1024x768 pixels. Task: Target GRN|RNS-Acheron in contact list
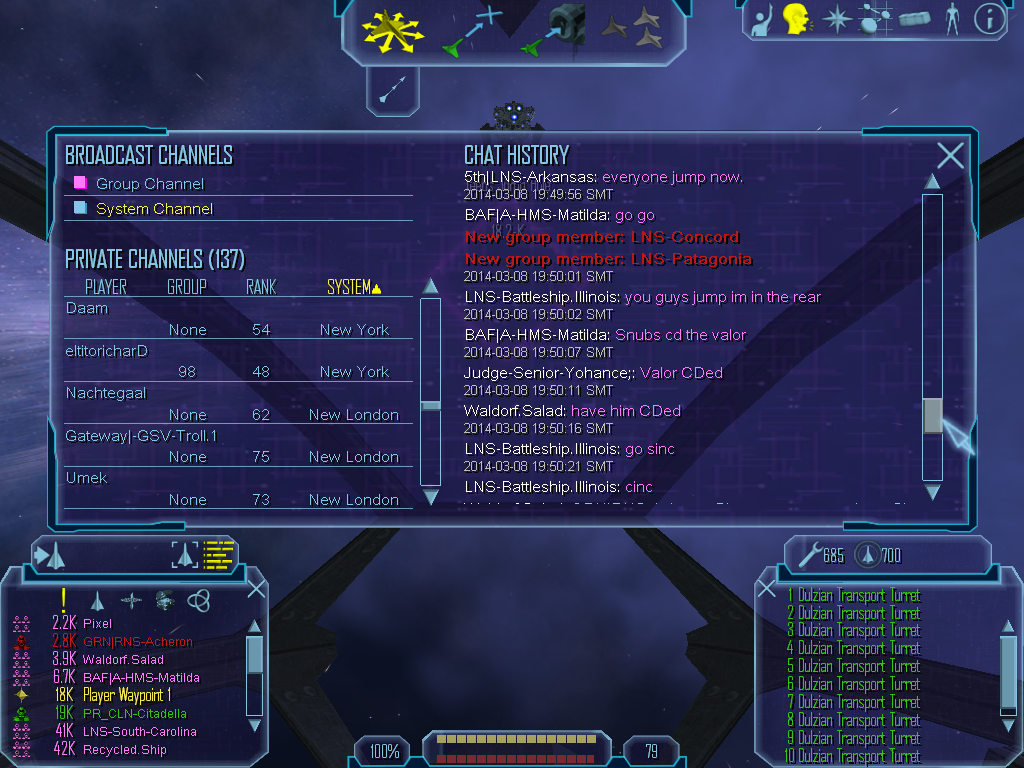(x=137, y=642)
